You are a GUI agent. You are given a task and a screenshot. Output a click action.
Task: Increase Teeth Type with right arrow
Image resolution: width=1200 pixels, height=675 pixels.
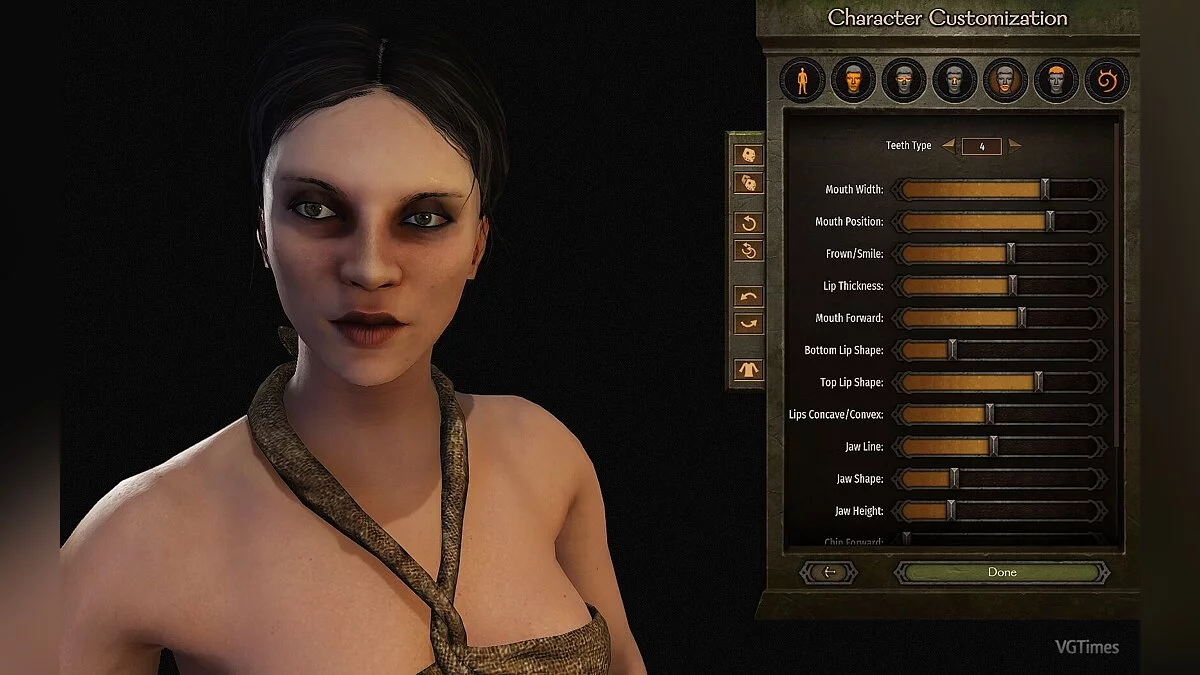1015,146
